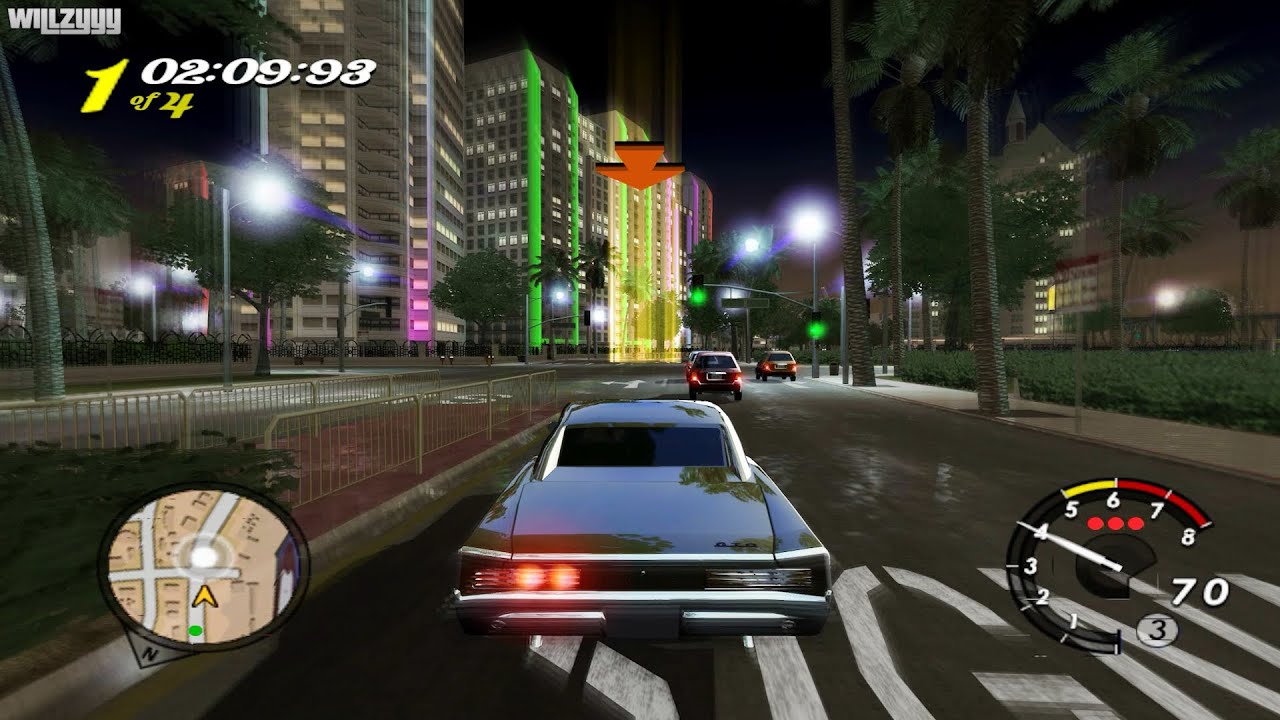Click the number 5 on the tachometer

[x=1071, y=510]
